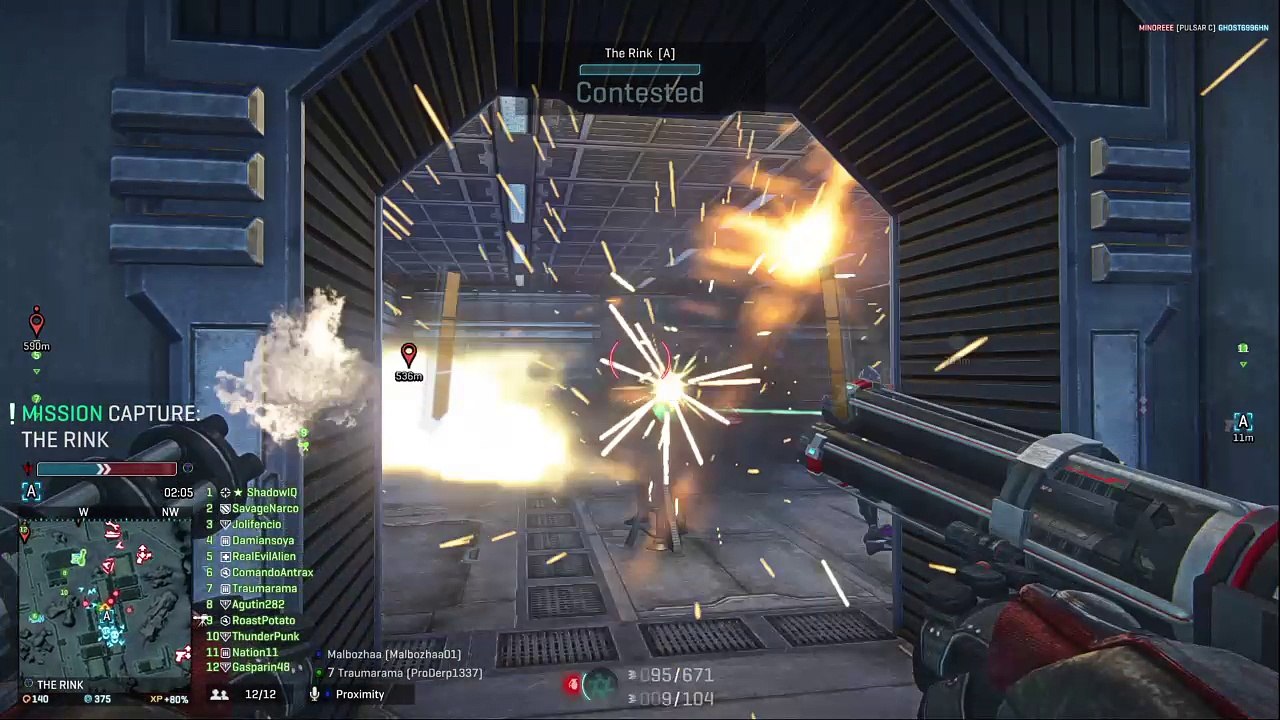The width and height of the screenshot is (1280, 720).
Task: Open the squad 12/12 member count icon
Action: tap(220, 694)
